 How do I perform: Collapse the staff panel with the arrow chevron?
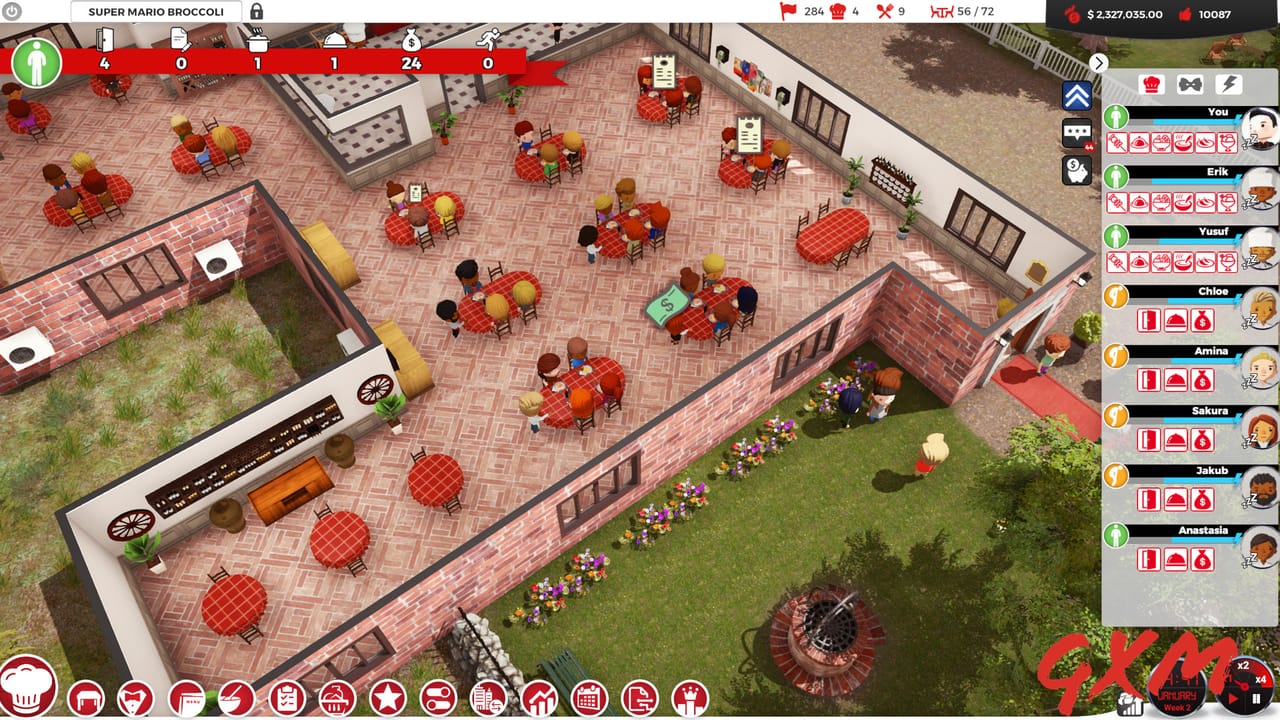pyautogui.click(x=1098, y=63)
